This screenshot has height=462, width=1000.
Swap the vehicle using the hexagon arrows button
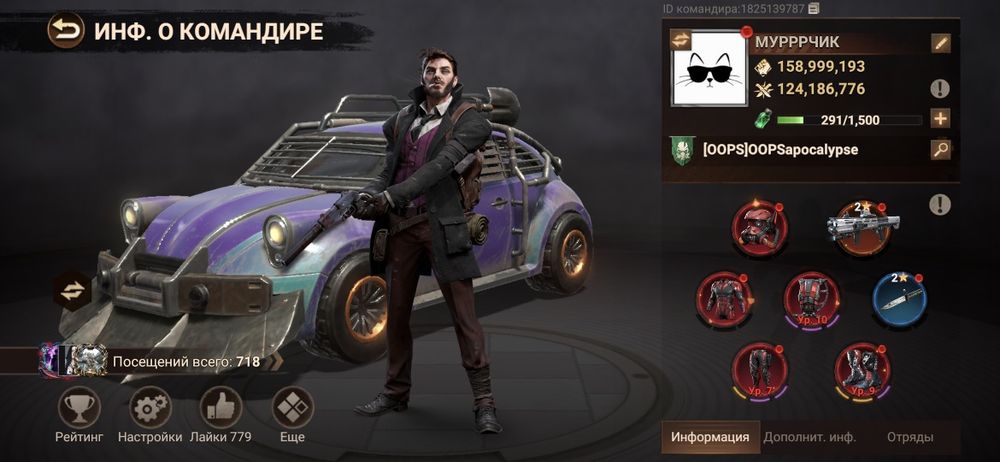point(72,290)
